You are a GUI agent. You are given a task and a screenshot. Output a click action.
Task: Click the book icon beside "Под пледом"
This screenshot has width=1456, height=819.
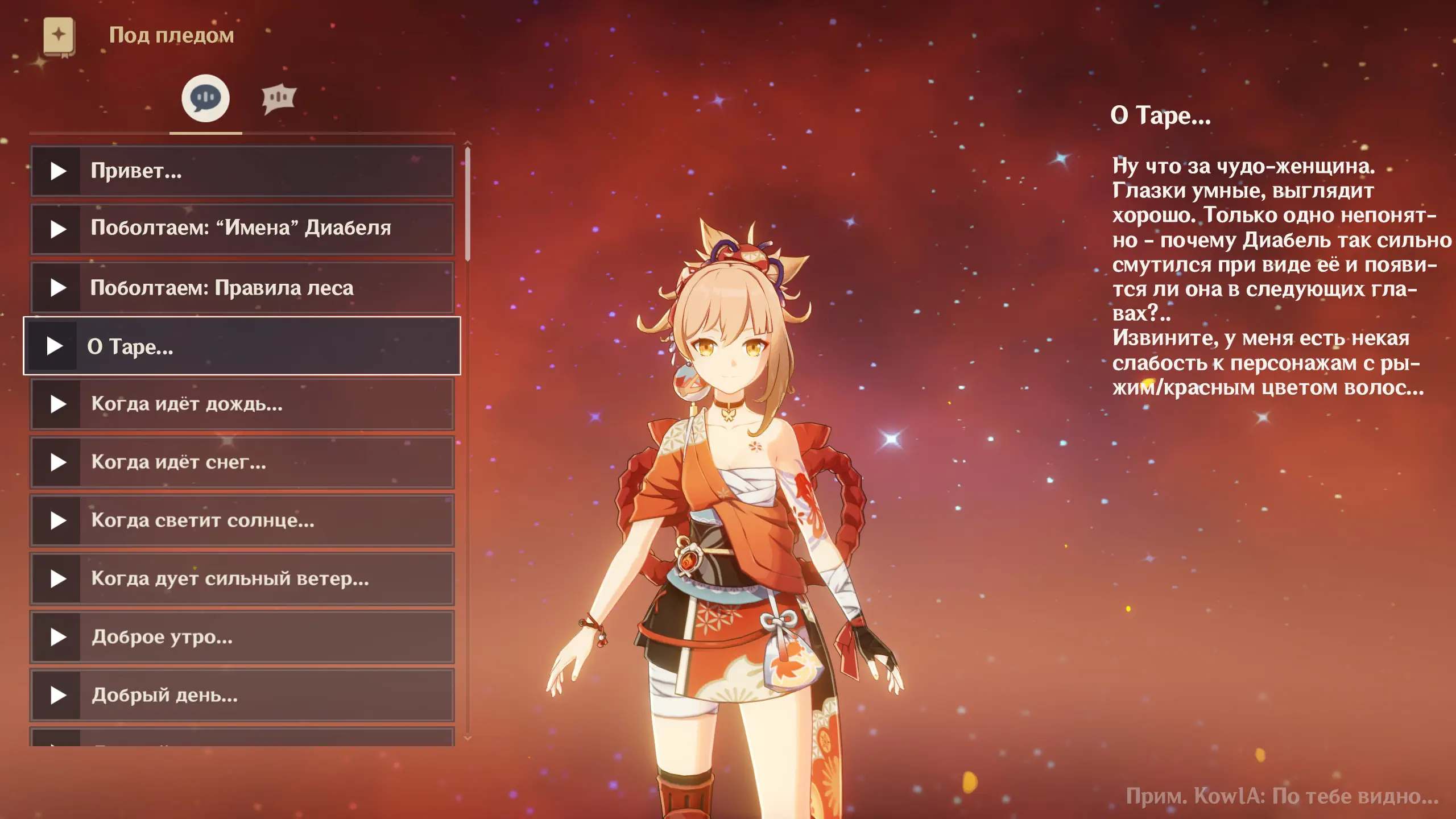point(59,36)
